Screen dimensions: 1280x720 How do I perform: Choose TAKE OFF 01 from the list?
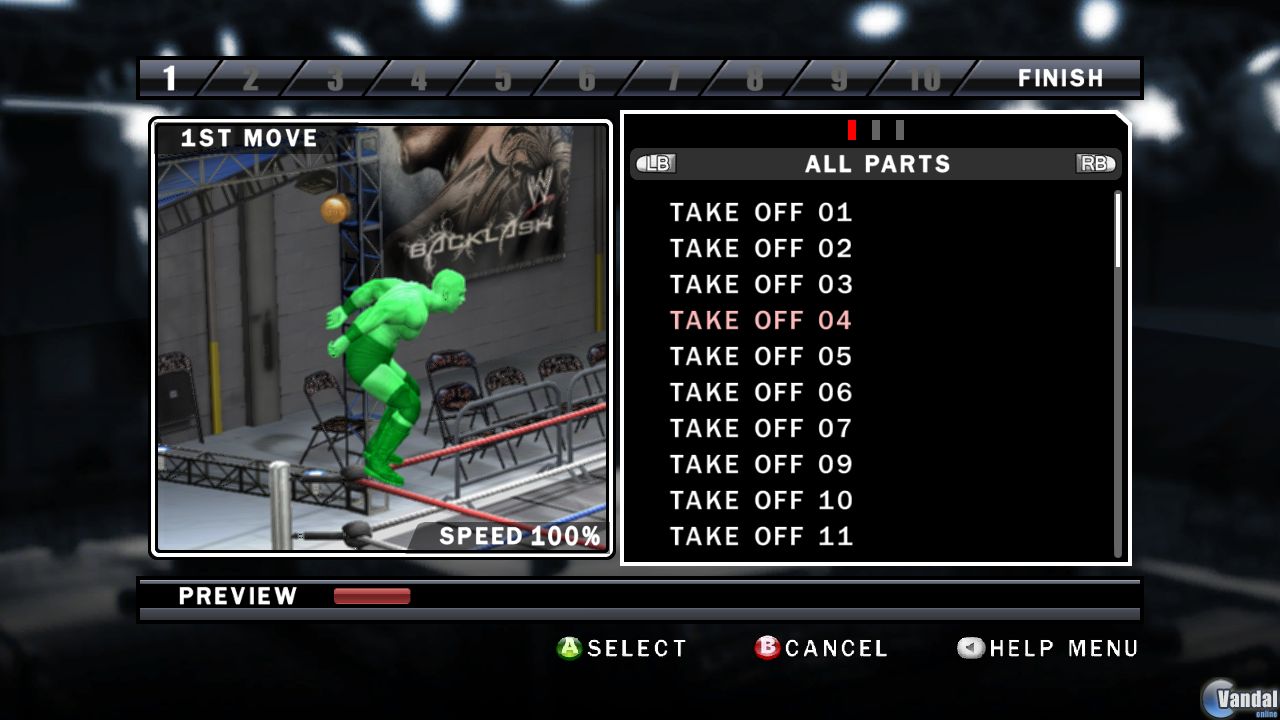click(760, 212)
